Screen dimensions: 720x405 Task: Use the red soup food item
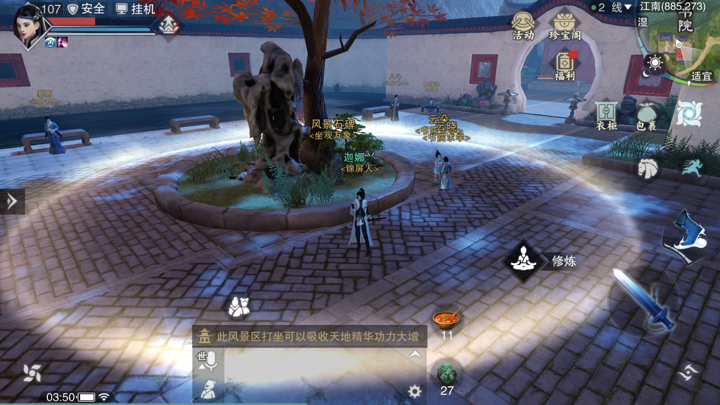coord(446,321)
